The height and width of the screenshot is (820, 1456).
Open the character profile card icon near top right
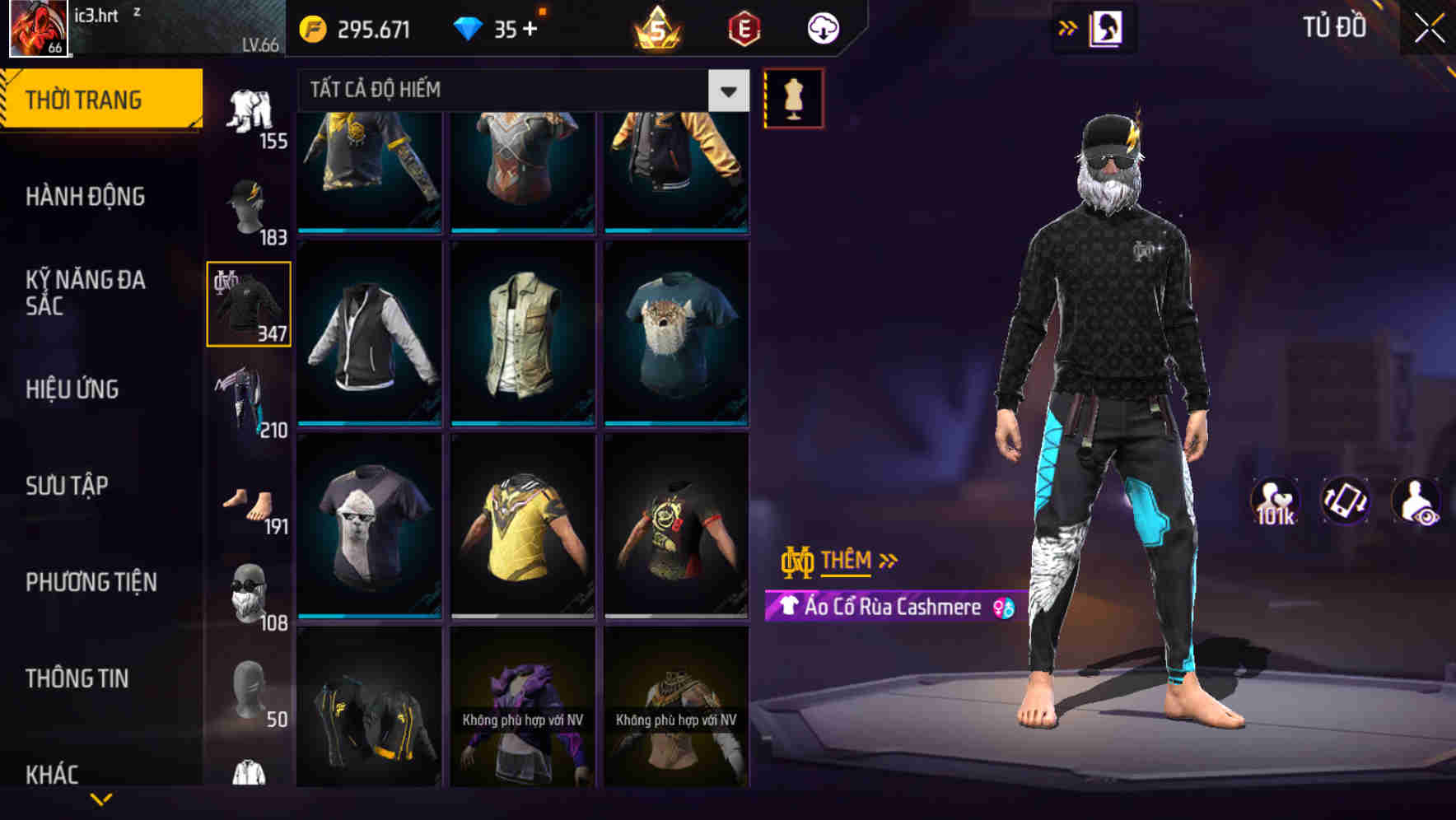pos(1108,27)
